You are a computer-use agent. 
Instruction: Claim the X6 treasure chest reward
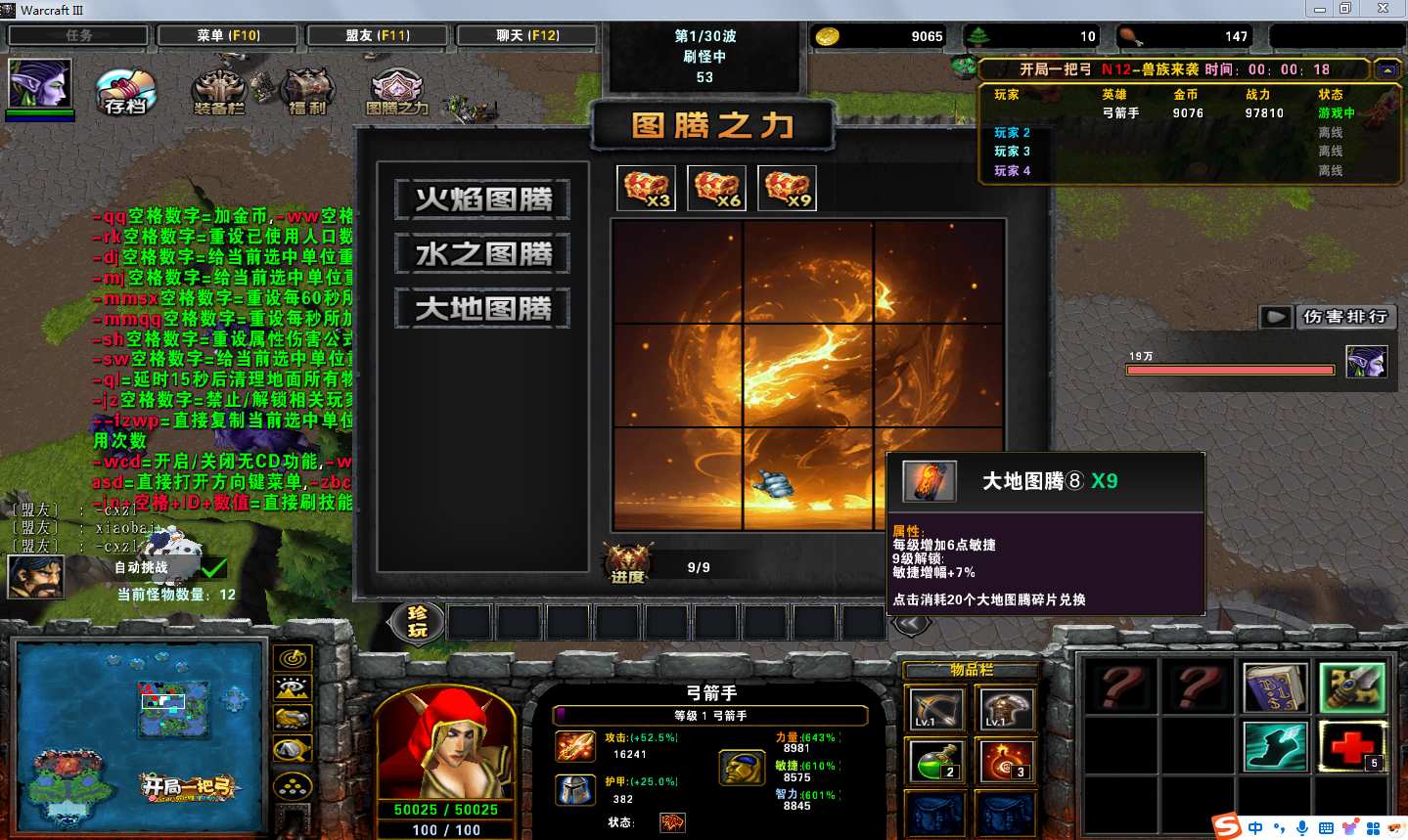717,188
